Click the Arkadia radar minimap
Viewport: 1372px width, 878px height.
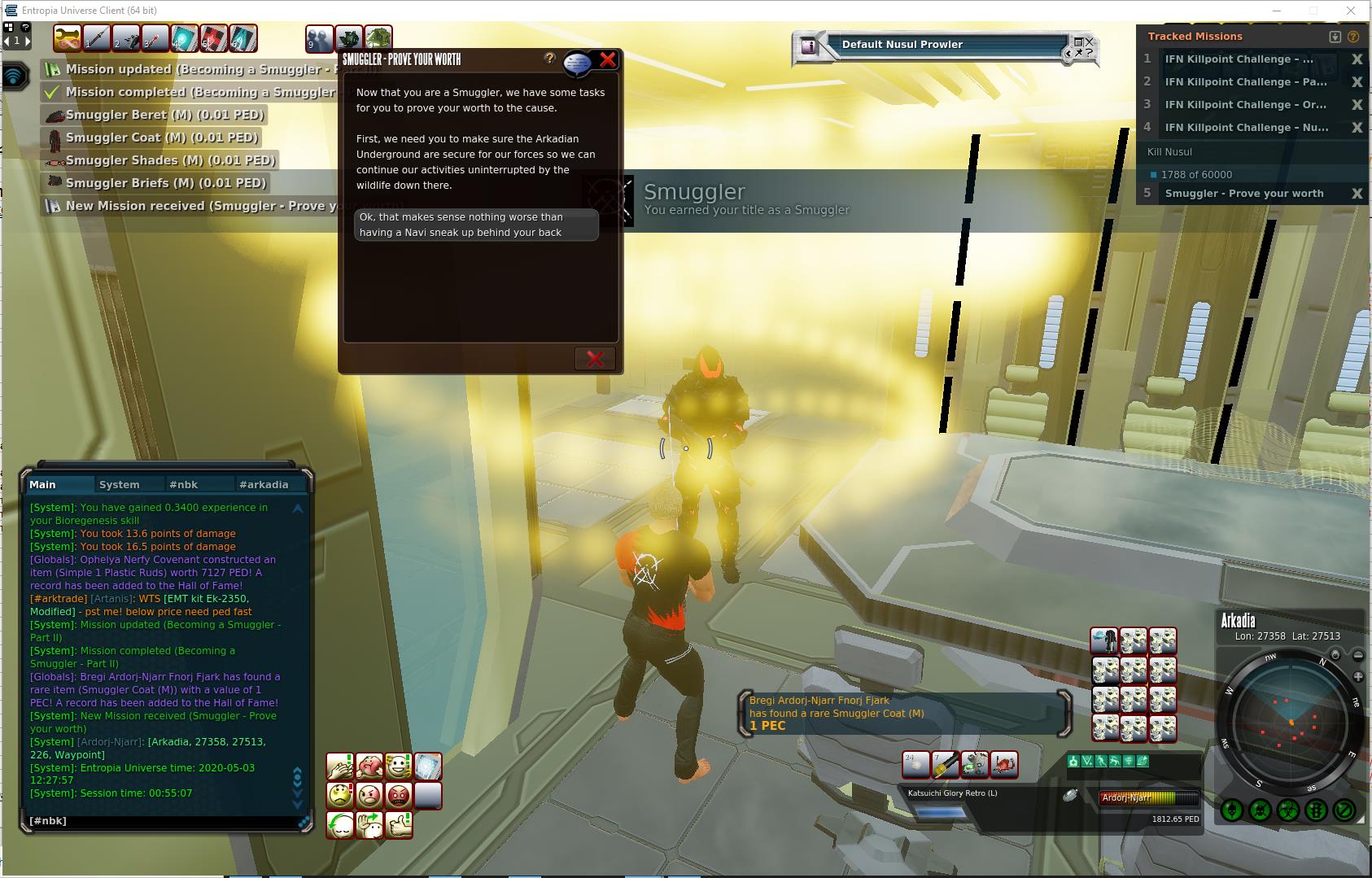[x=1291, y=722]
